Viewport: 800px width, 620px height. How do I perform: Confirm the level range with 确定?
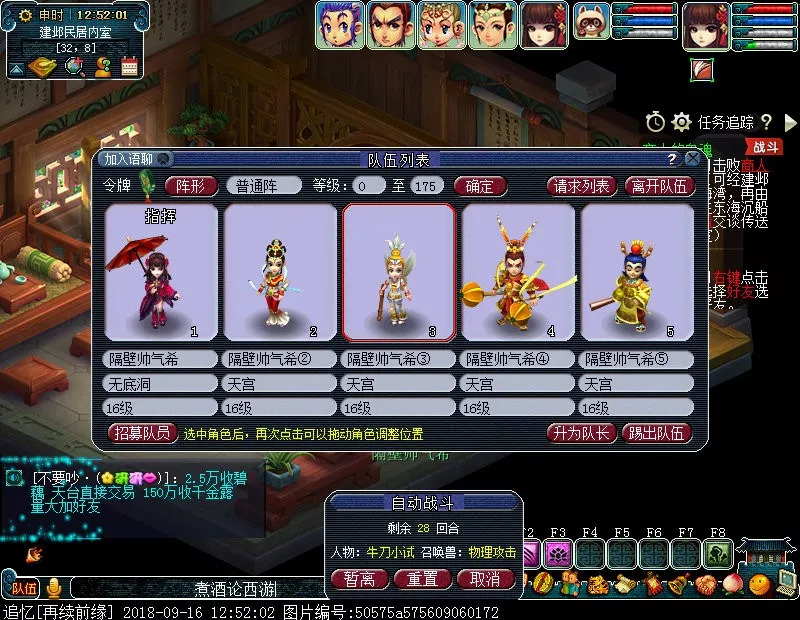pos(480,185)
